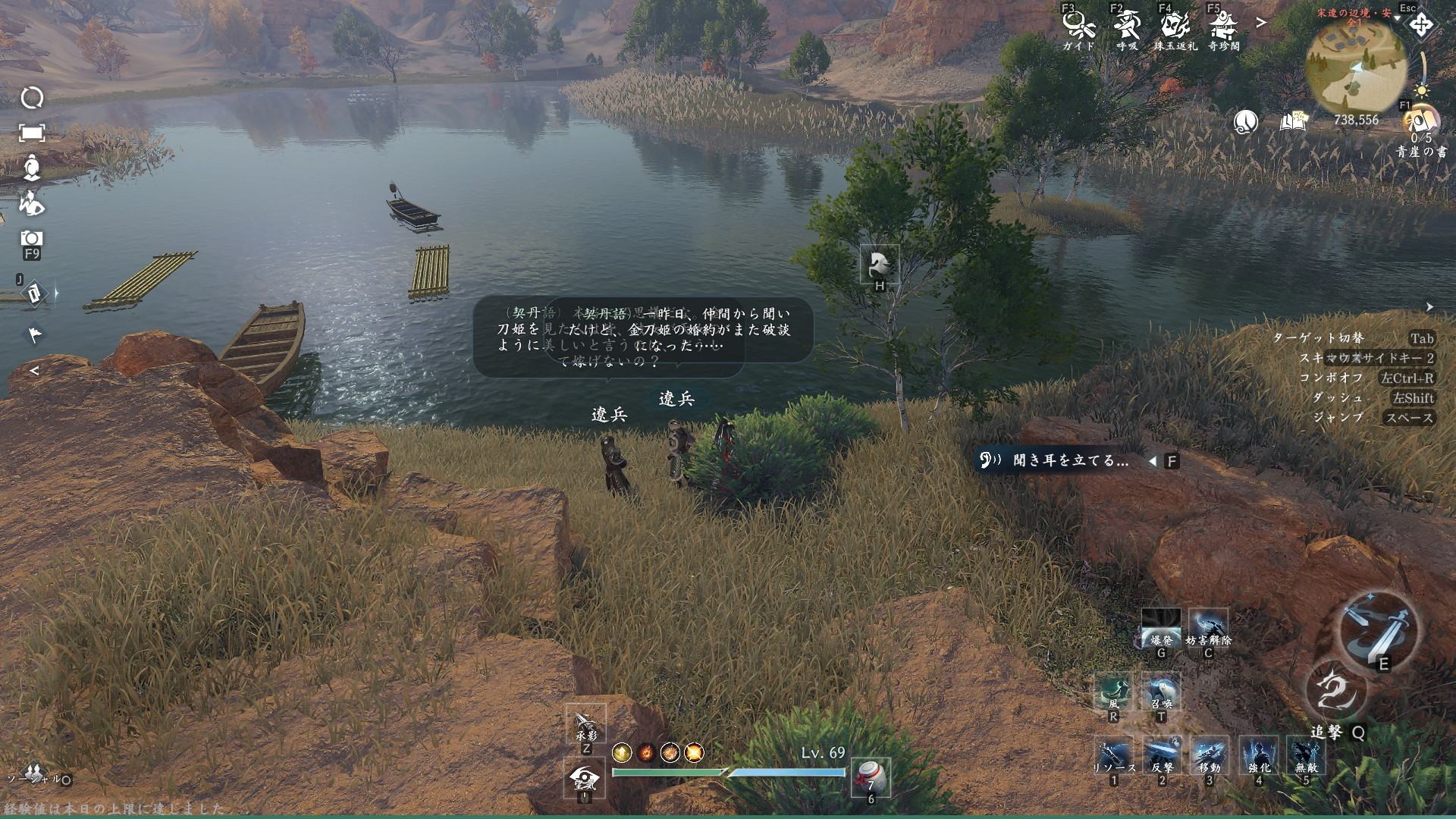Open the 珠玉返礼 rewards icon

(x=1175, y=27)
